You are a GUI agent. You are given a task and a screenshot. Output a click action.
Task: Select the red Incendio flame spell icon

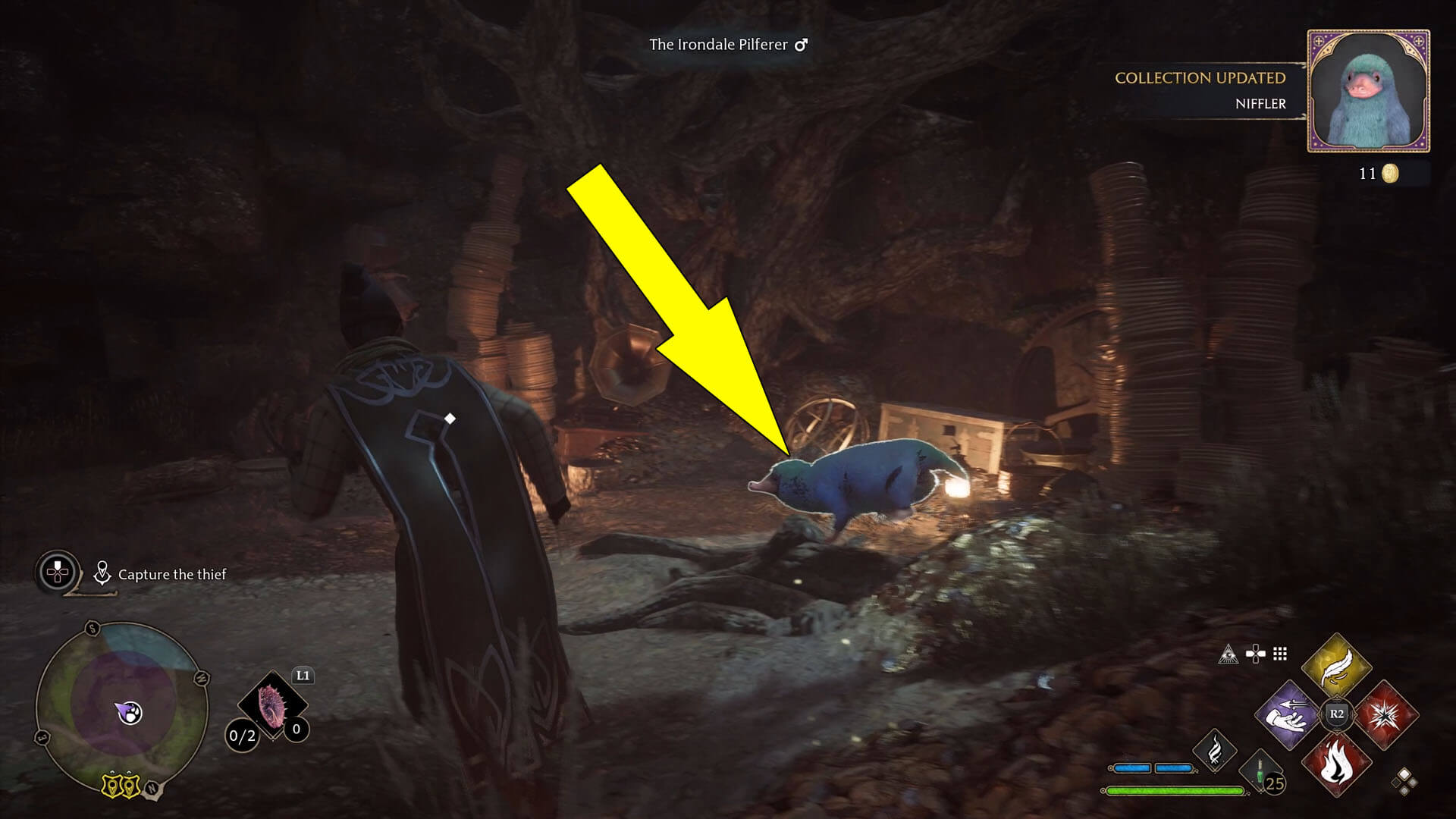click(x=1335, y=764)
